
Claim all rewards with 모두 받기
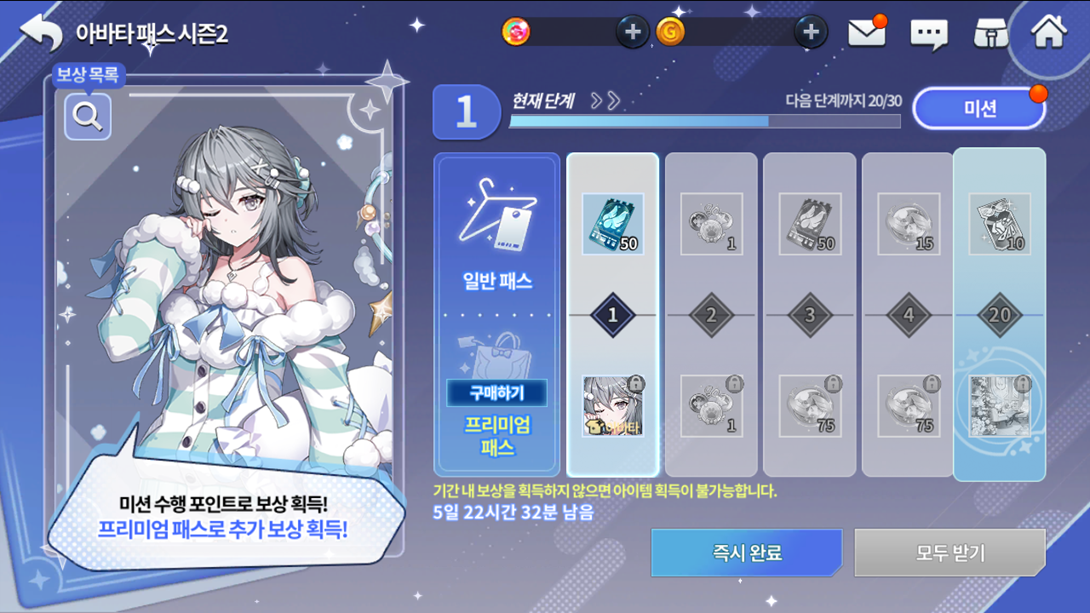[949, 552]
